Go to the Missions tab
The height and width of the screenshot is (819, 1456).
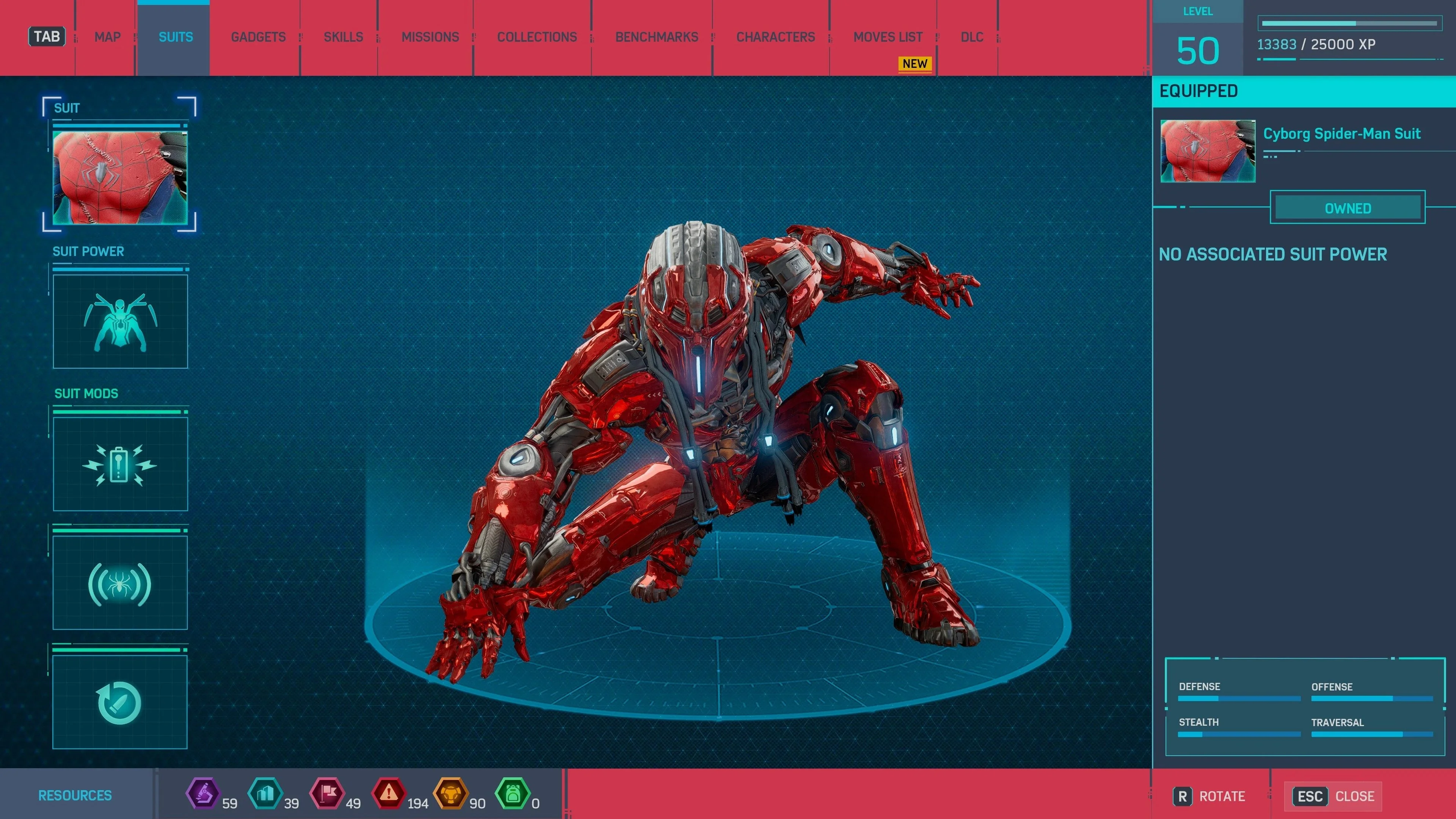[x=430, y=37]
